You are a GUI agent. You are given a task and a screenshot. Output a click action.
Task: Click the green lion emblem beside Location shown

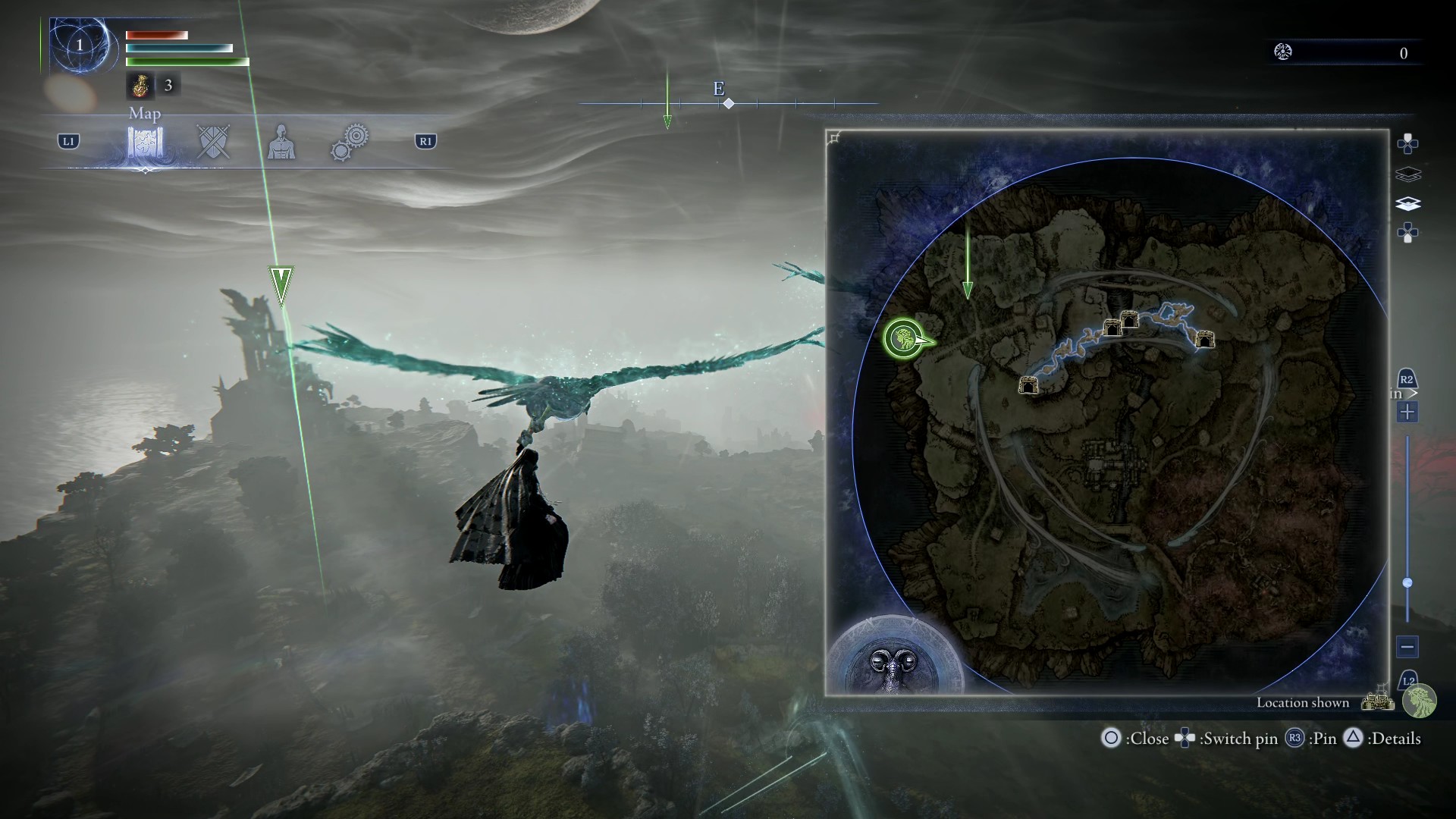[x=1419, y=701]
